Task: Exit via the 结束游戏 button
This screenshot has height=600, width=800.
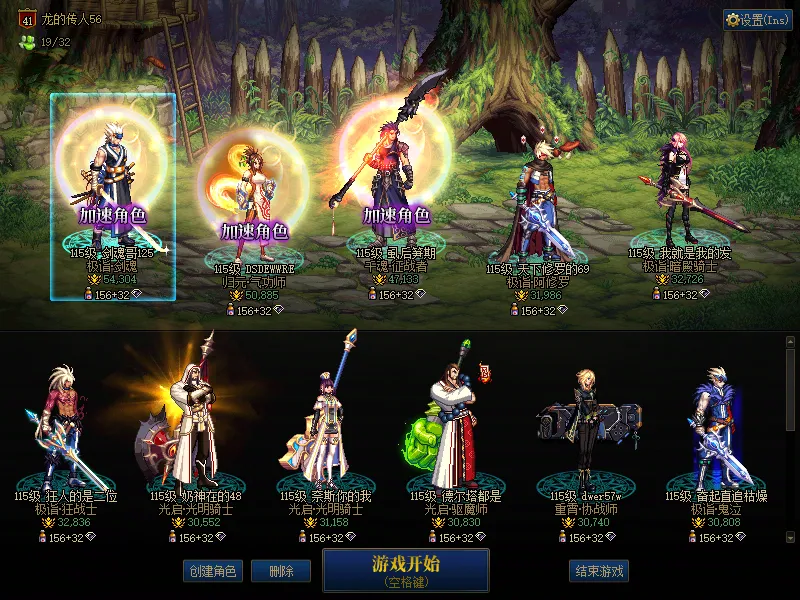Action: pyautogui.click(x=598, y=571)
